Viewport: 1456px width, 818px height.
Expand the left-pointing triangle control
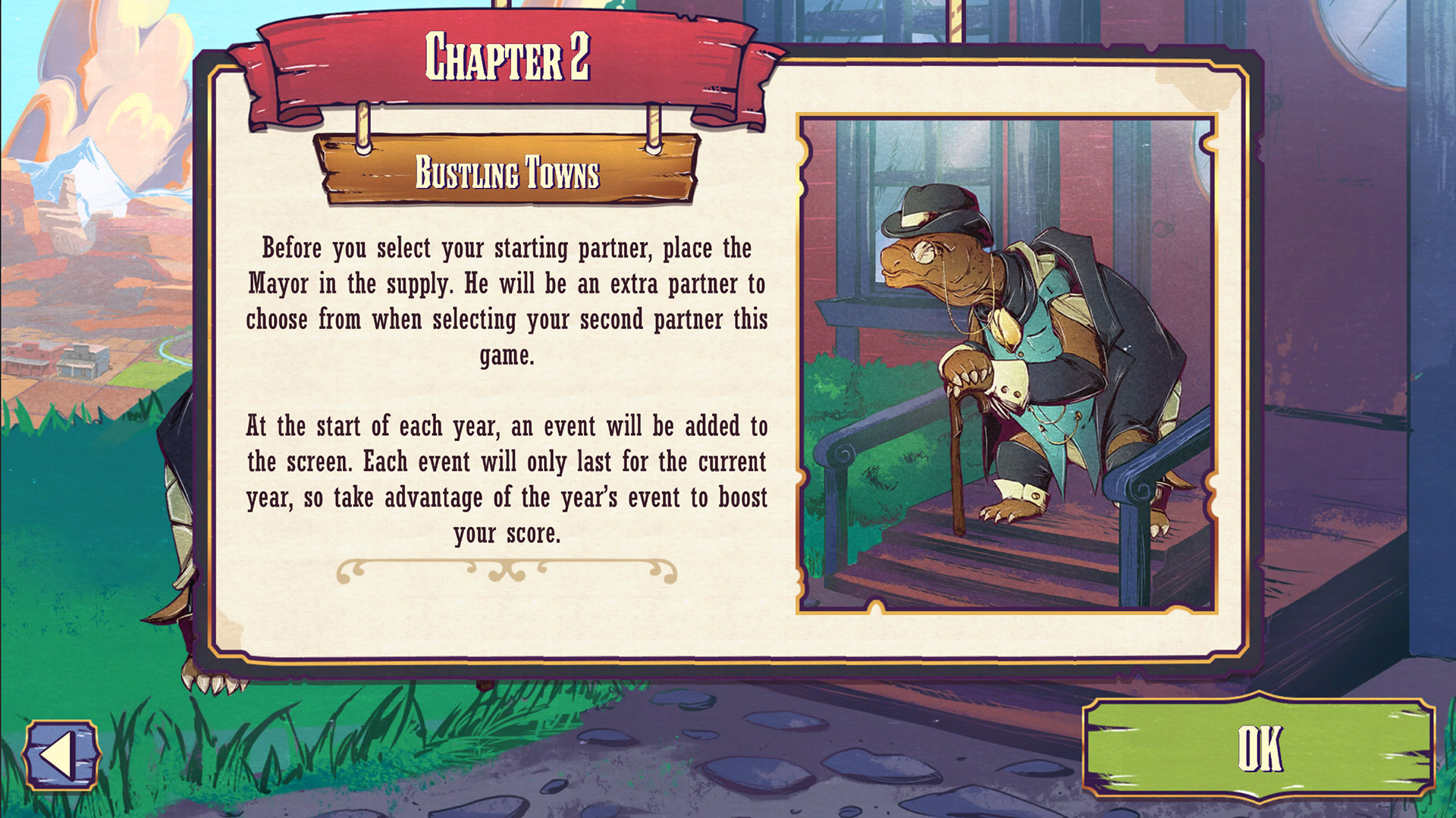pos(61,755)
